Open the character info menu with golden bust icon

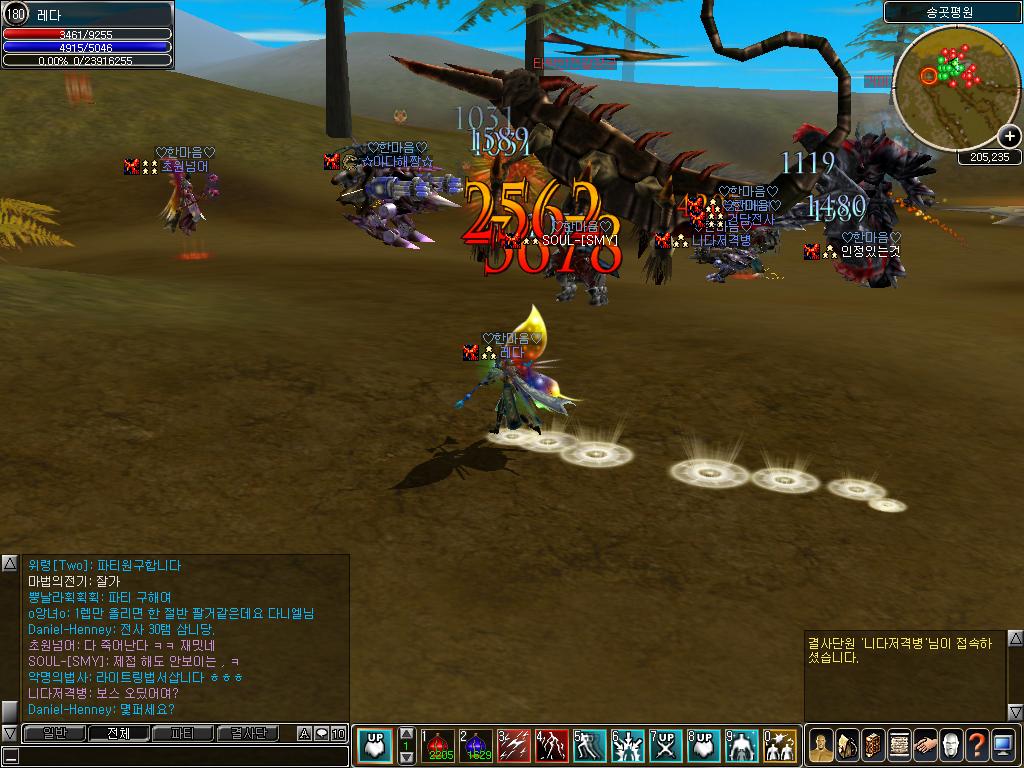(820, 744)
